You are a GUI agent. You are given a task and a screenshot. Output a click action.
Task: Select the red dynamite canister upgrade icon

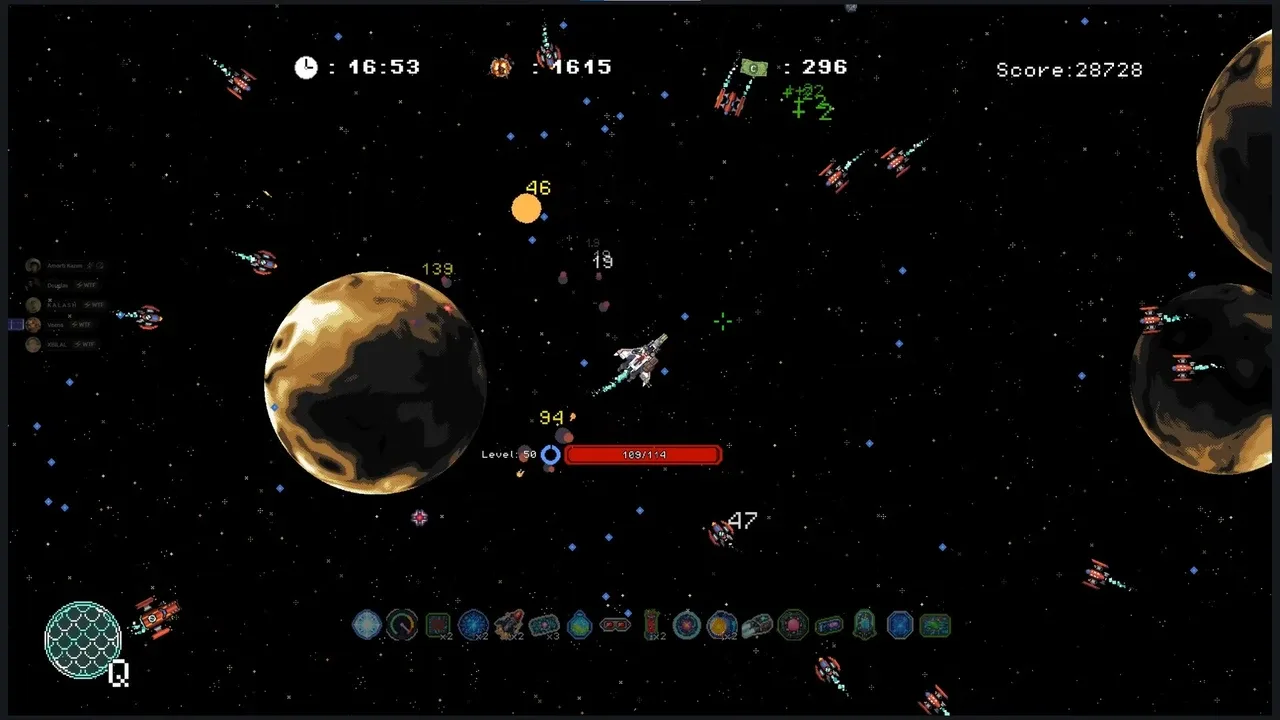coord(651,626)
